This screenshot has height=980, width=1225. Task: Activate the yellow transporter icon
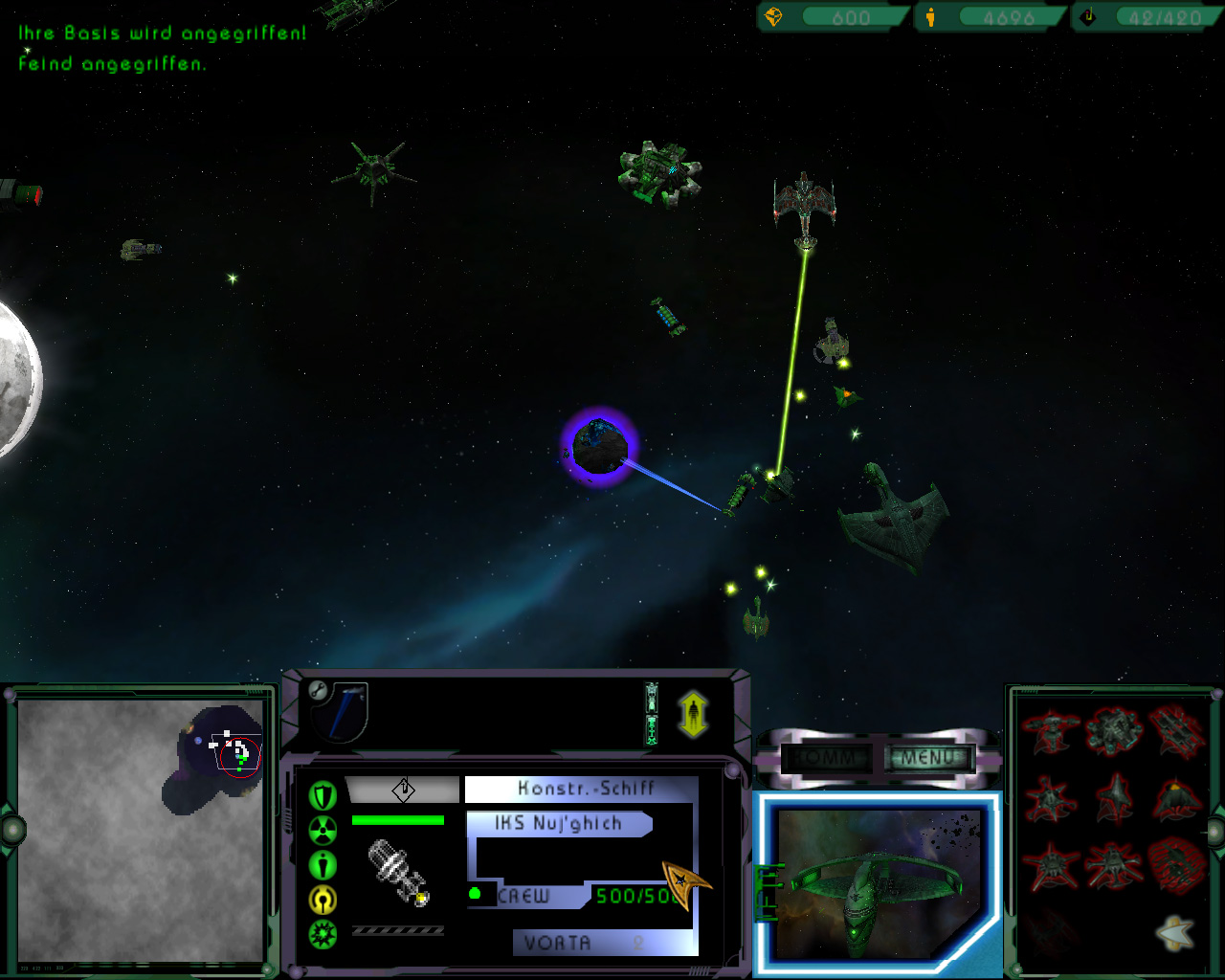tap(693, 715)
